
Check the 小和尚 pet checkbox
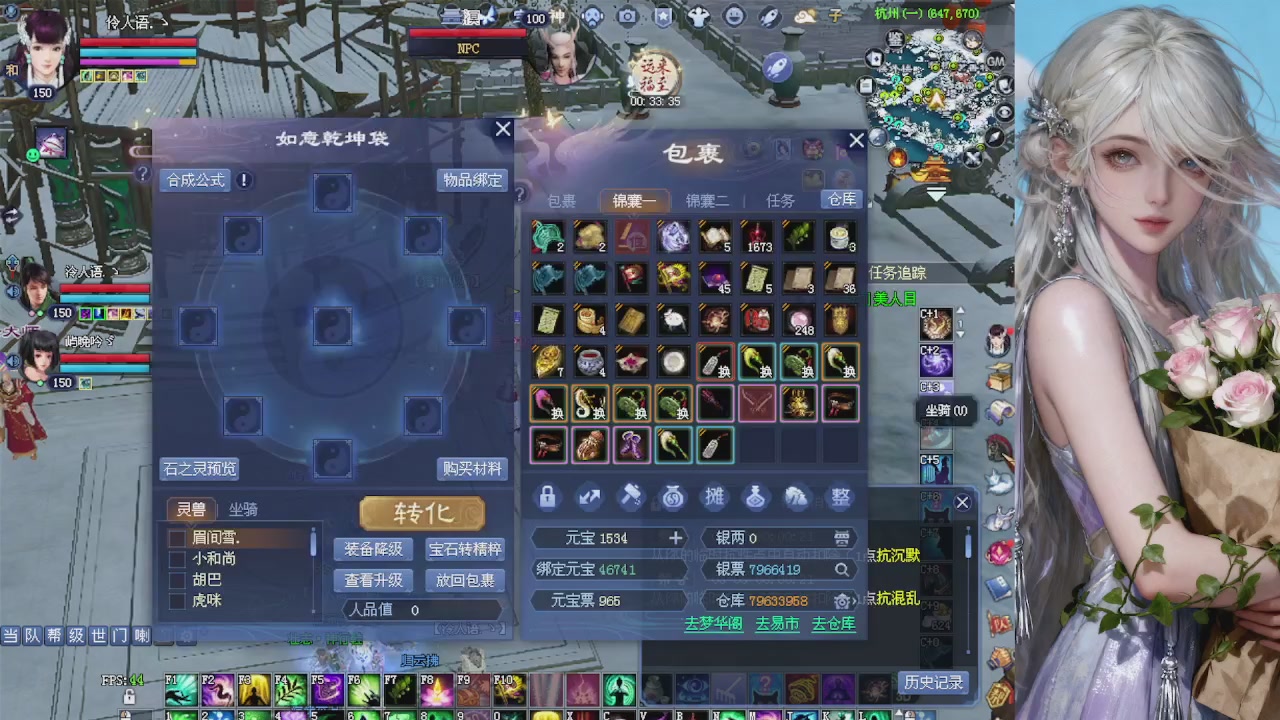(x=177, y=558)
